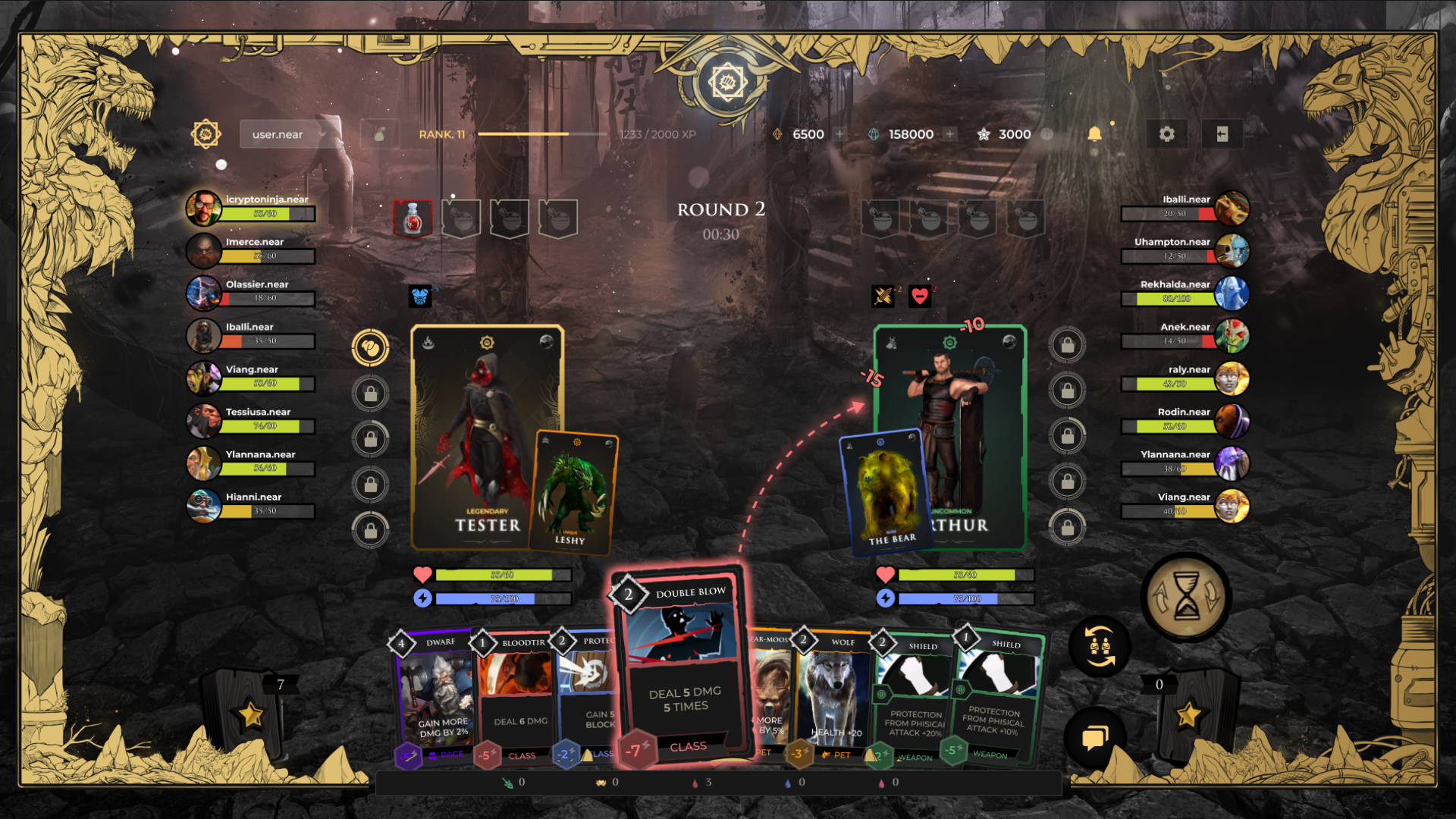Image resolution: width=1456 pixels, height=819 pixels.
Task: Select the Leshy pet card
Action: coord(573,491)
